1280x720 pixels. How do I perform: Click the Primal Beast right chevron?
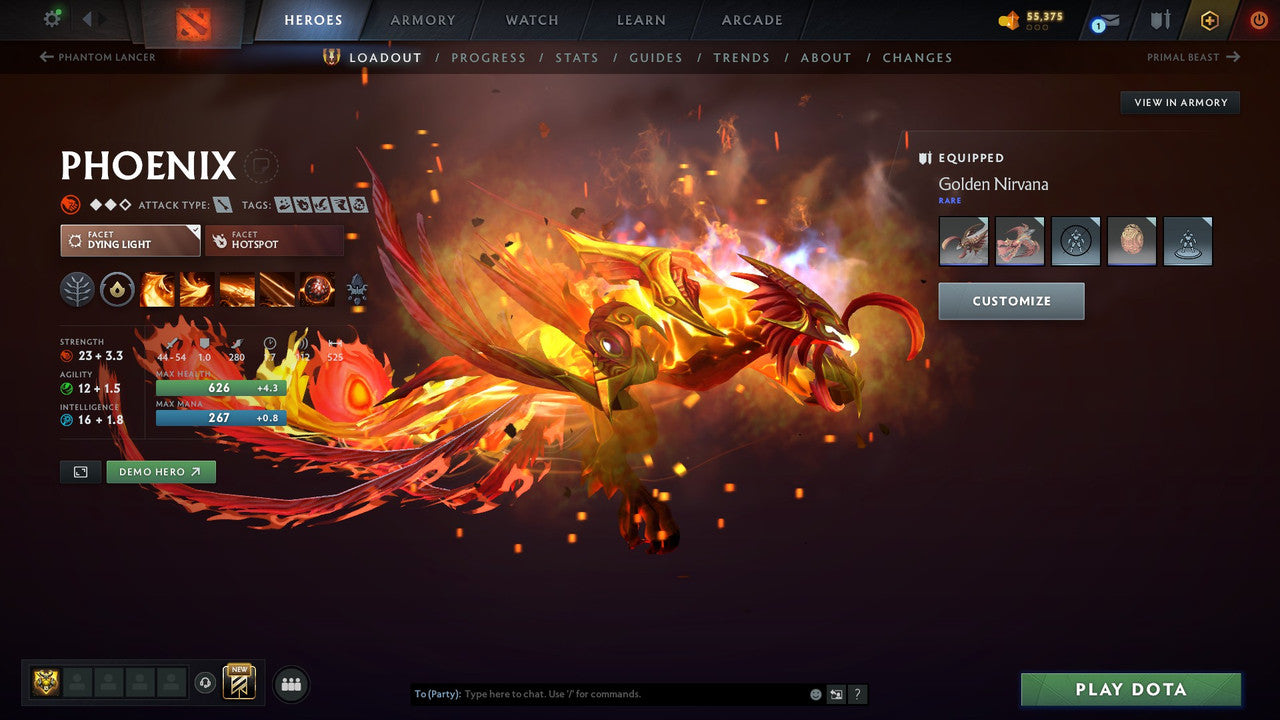pos(1234,57)
